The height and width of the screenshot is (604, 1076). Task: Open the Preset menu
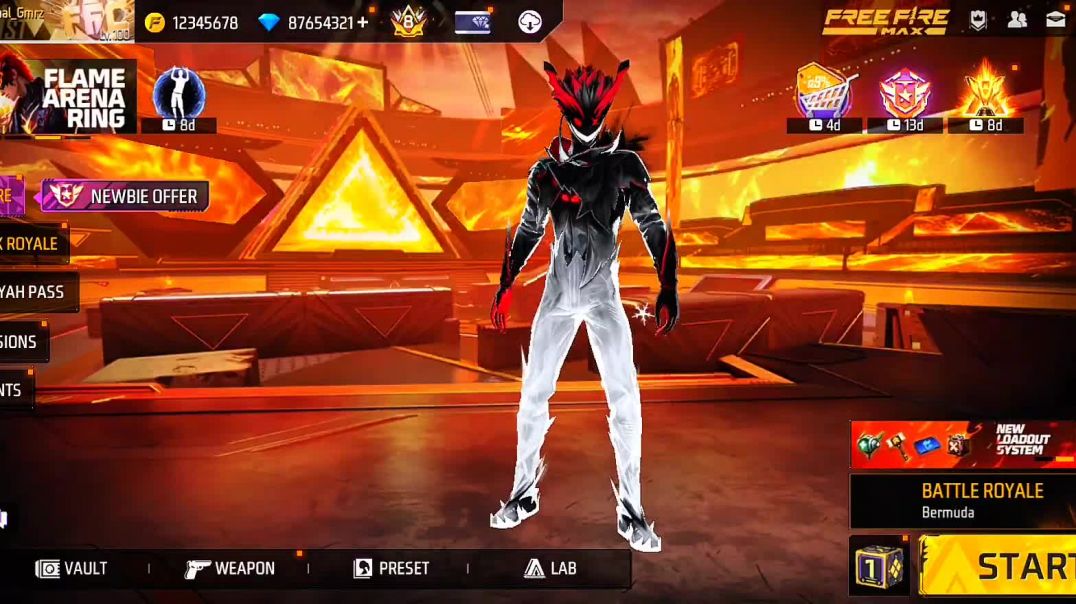tap(391, 568)
